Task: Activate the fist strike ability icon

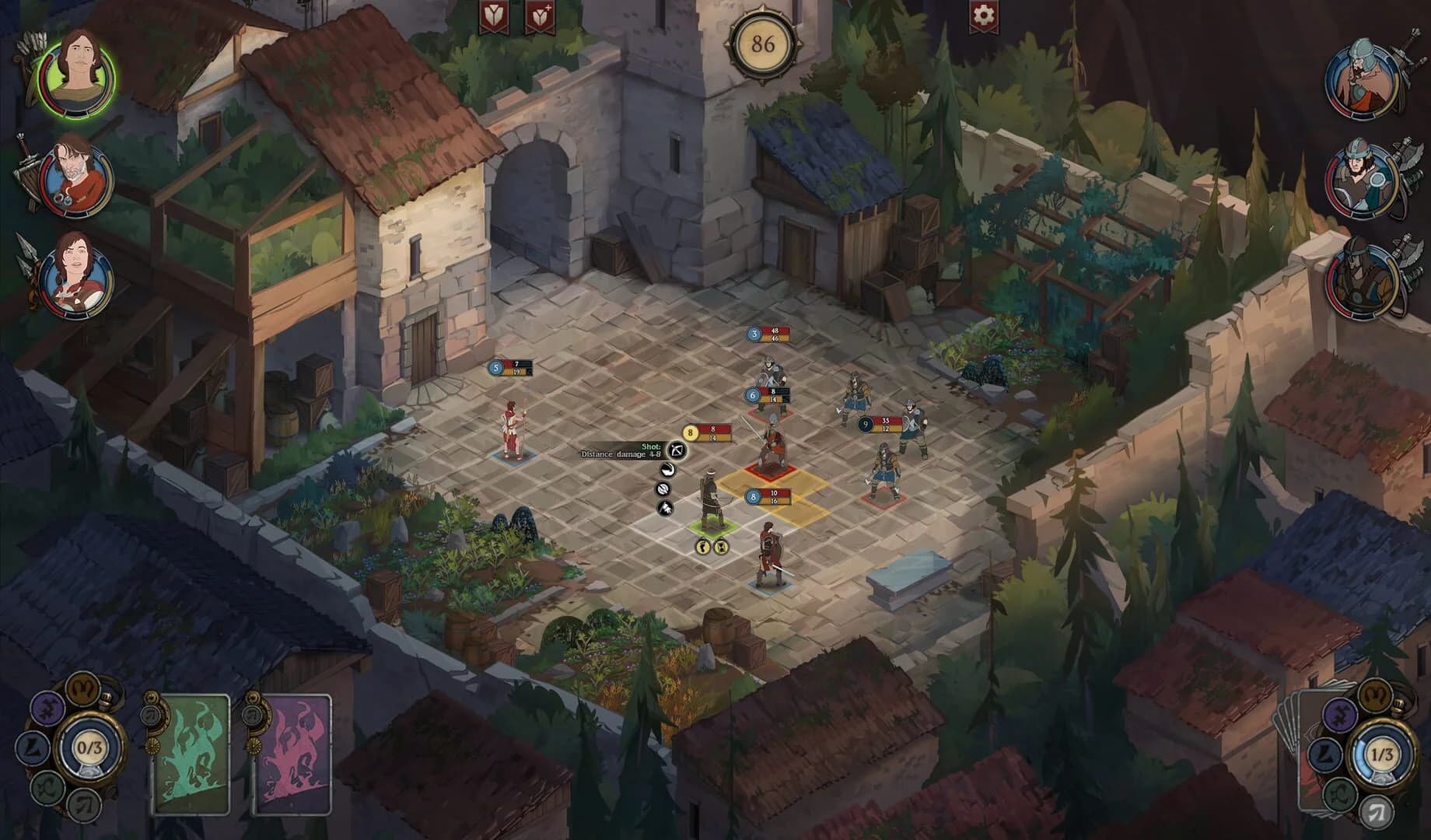Action: (666, 509)
